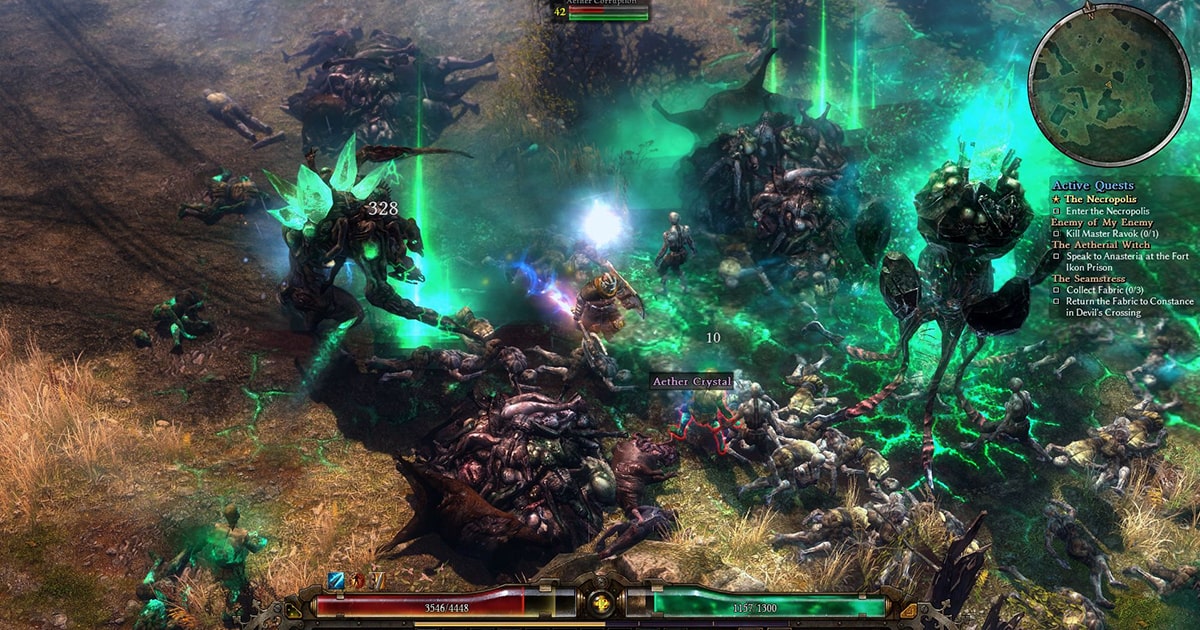The image size is (1200, 630).
Task: Click the gold emblem between the bars
Action: [x=601, y=604]
